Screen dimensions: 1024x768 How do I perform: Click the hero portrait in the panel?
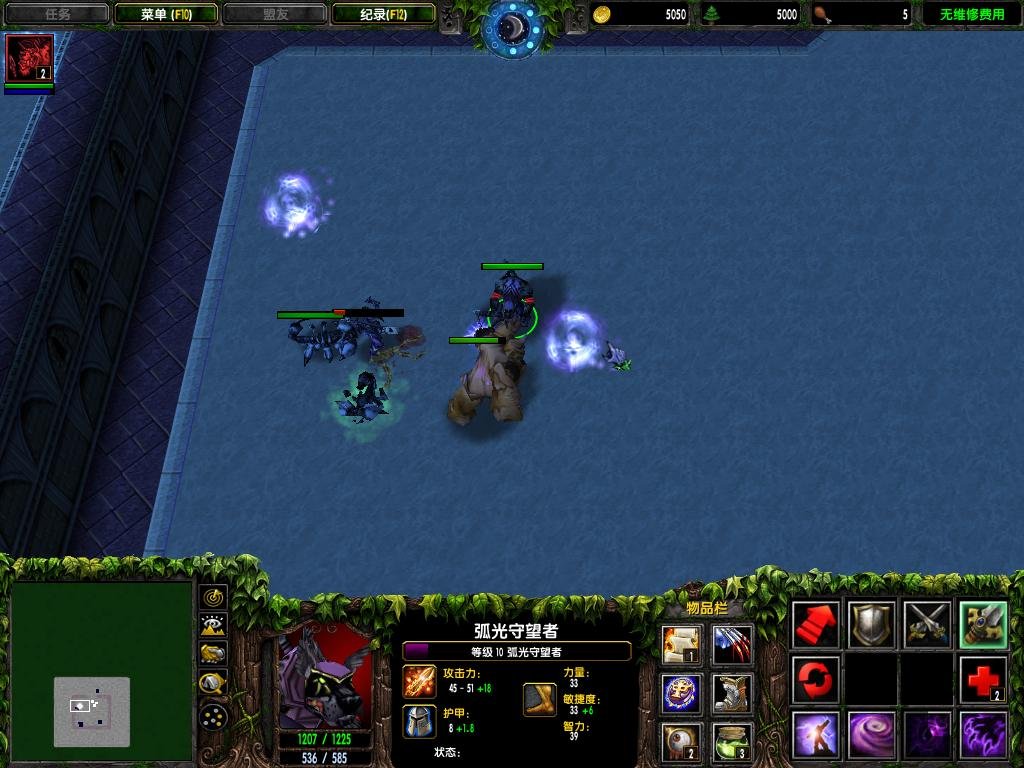[325, 678]
